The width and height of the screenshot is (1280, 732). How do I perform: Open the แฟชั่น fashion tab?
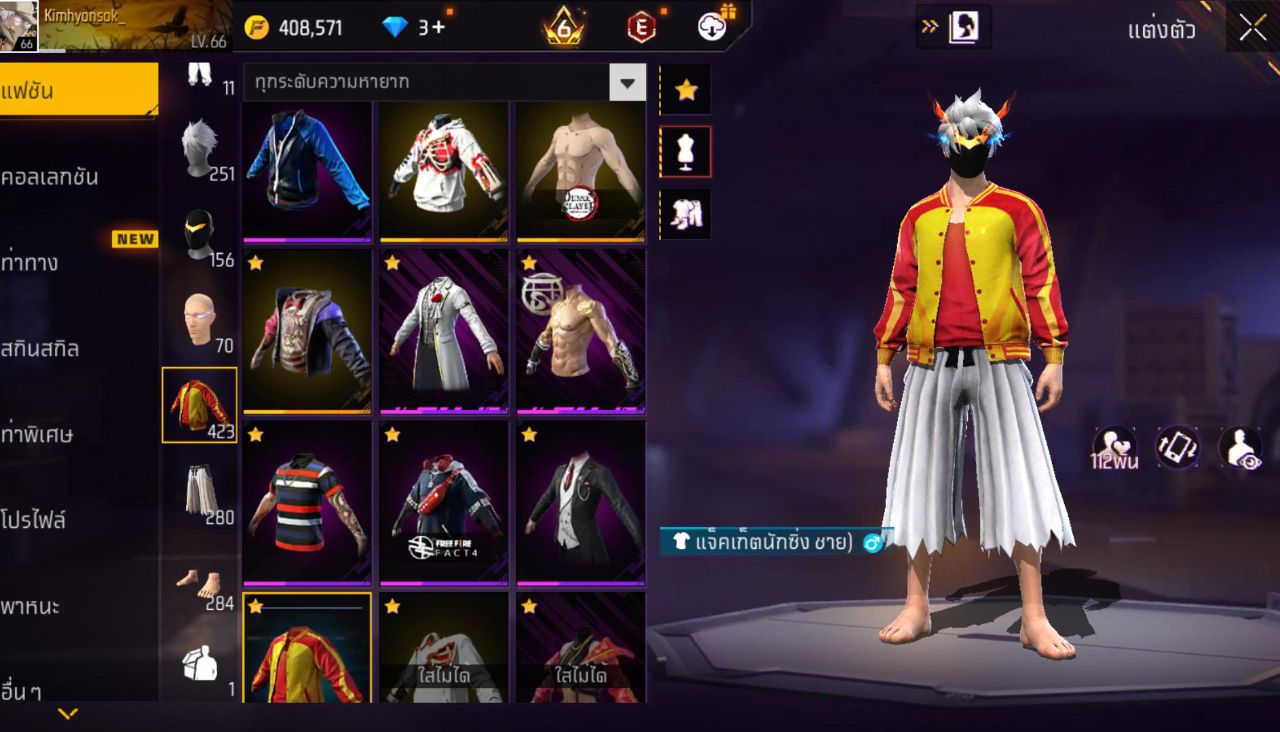[78, 91]
